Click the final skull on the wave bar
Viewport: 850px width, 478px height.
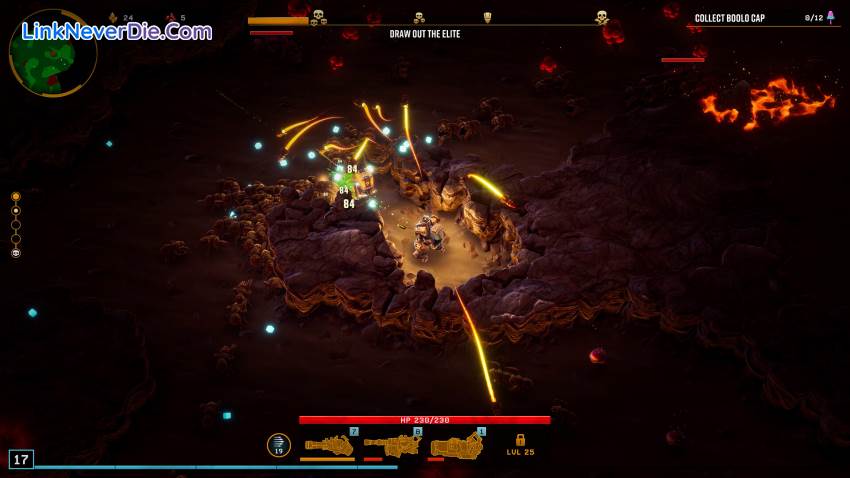[602, 17]
